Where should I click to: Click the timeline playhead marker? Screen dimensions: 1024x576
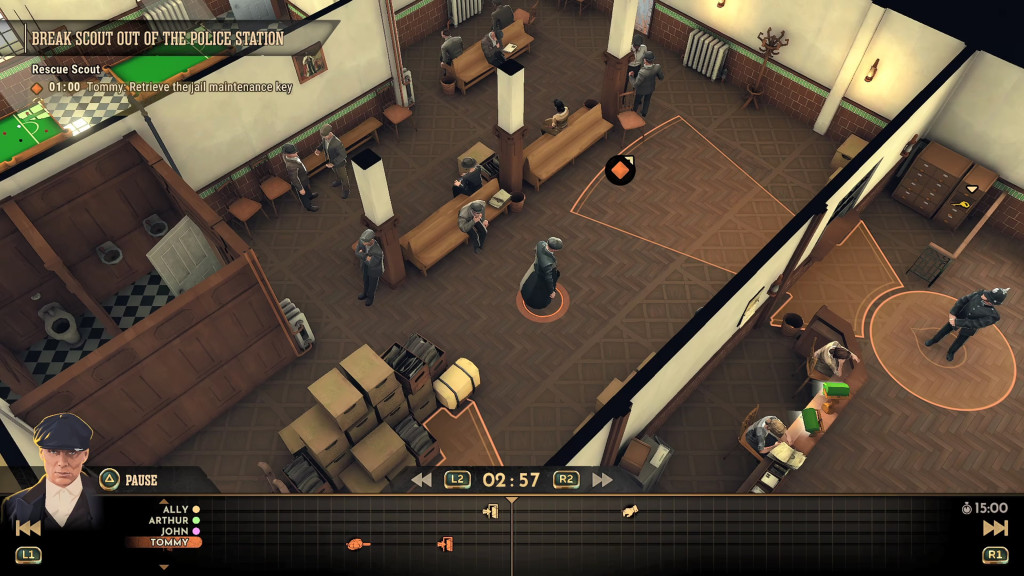point(512,499)
